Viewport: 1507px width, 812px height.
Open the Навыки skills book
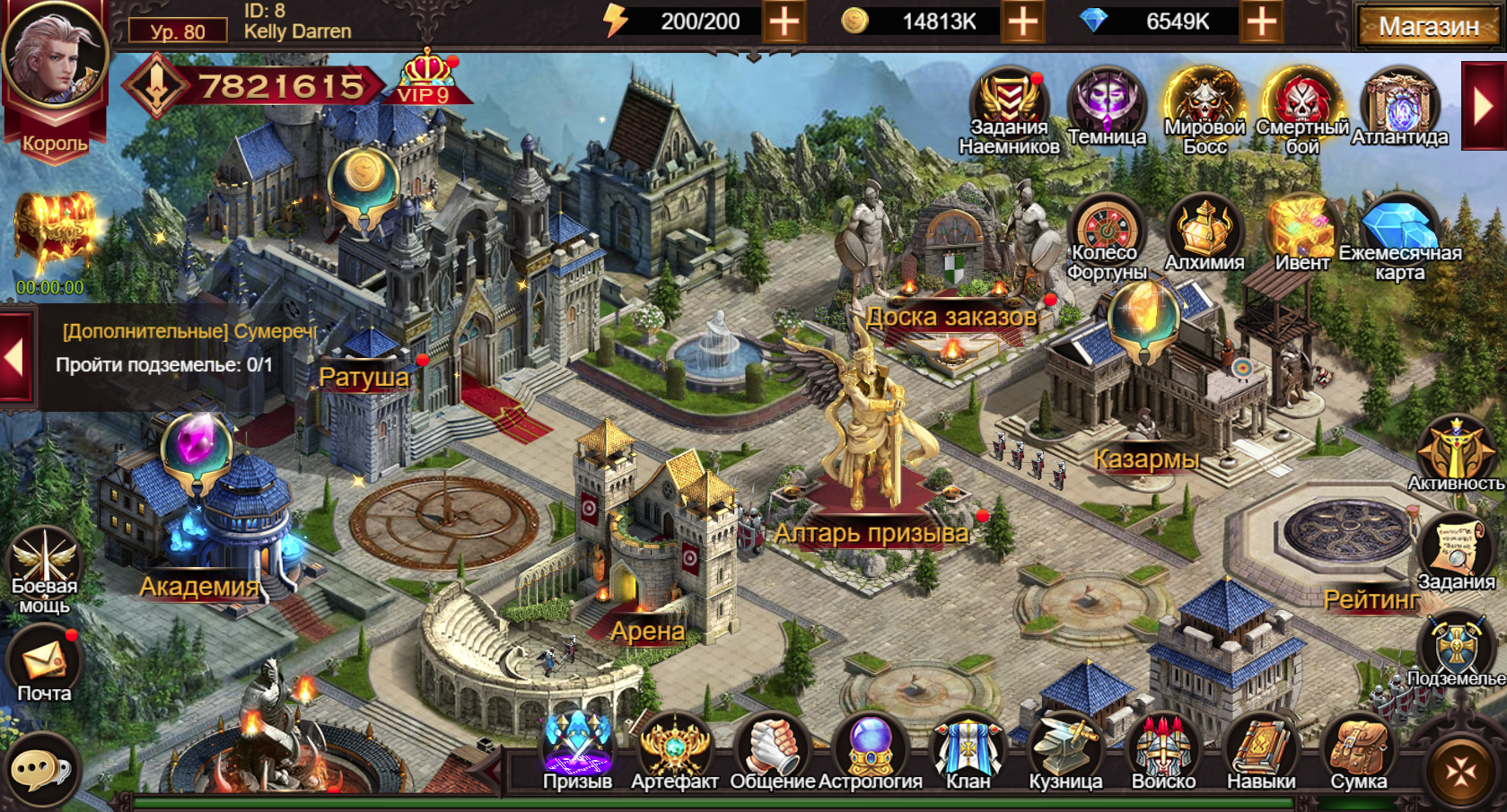pos(1261,750)
